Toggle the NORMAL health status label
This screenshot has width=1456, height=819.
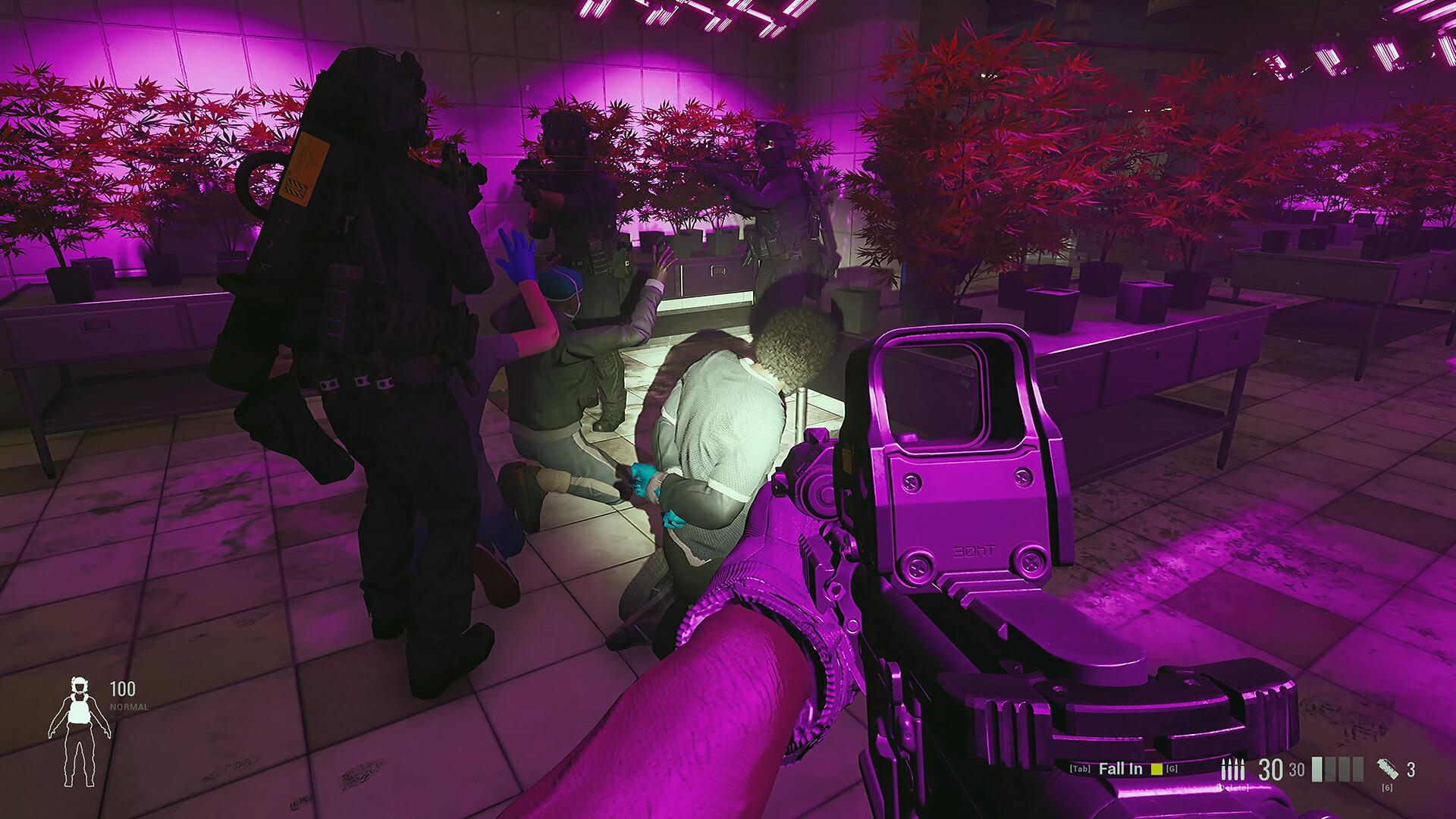click(x=127, y=707)
